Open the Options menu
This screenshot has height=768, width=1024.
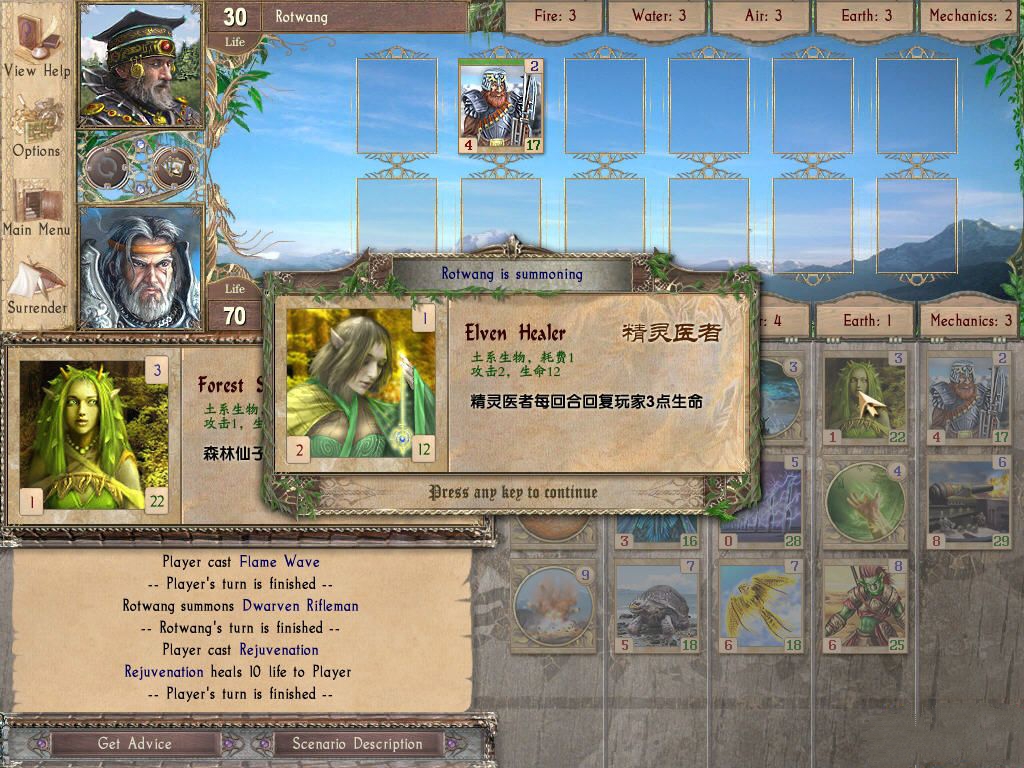[36, 128]
